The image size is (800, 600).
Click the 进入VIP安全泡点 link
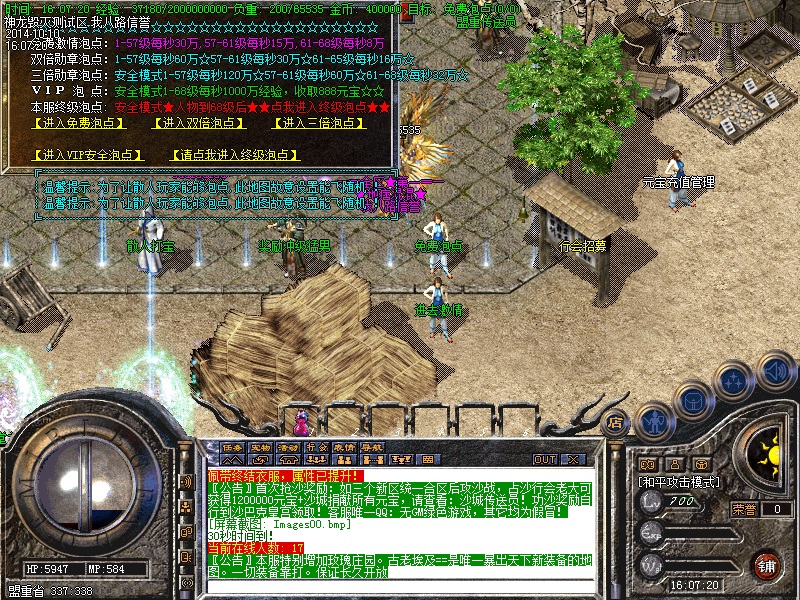tap(88, 155)
